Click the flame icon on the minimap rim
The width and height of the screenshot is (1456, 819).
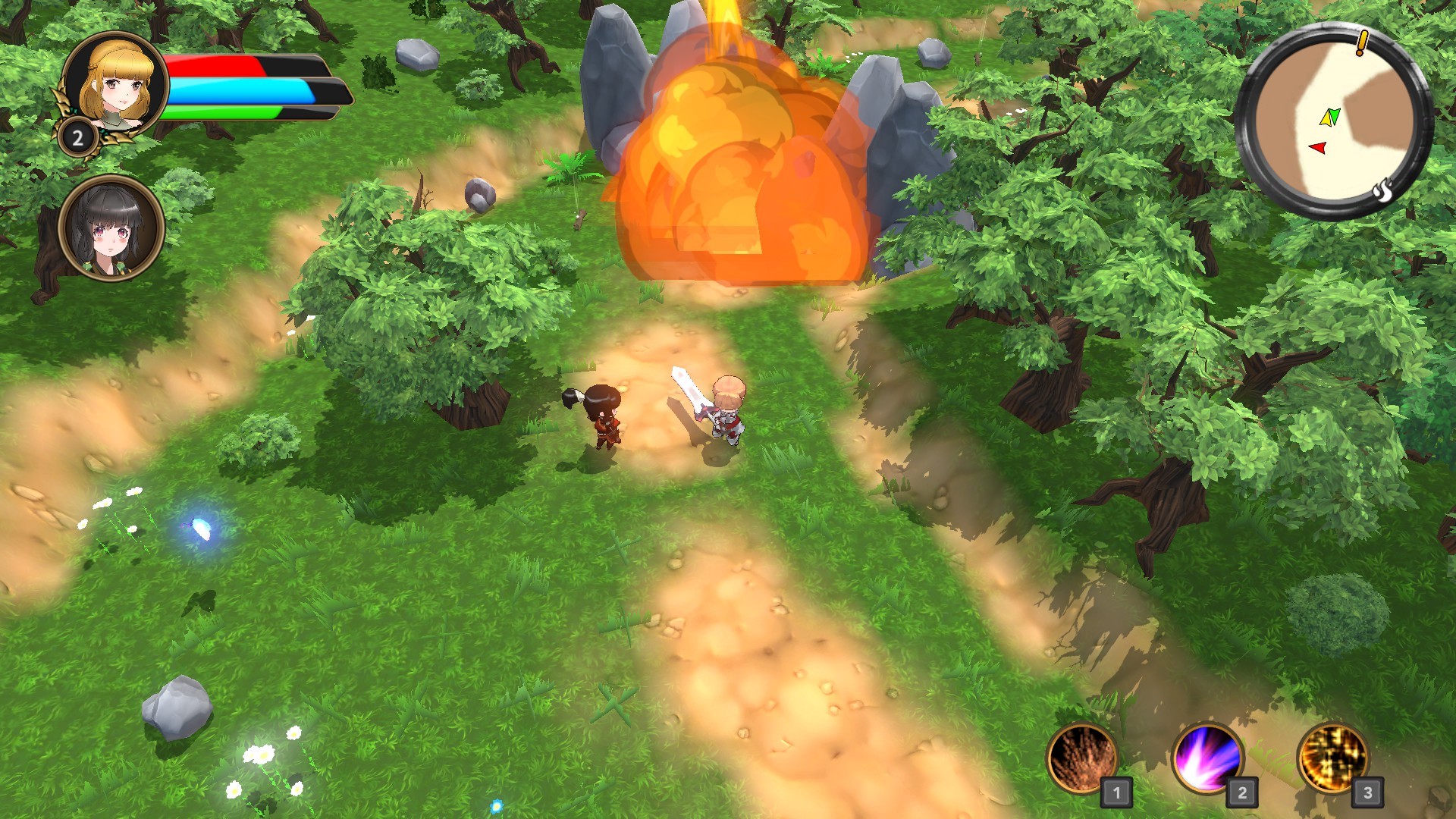[1383, 191]
